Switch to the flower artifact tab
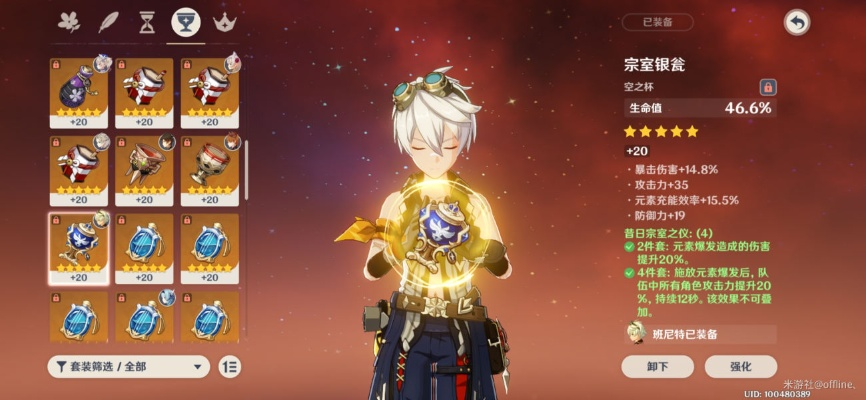Viewport: 866px width, 400px height. coord(70,21)
